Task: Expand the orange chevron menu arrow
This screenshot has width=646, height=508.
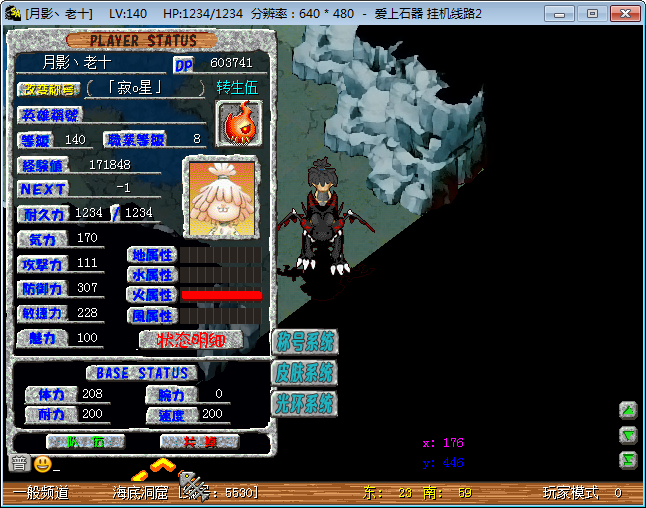Action: tap(163, 464)
